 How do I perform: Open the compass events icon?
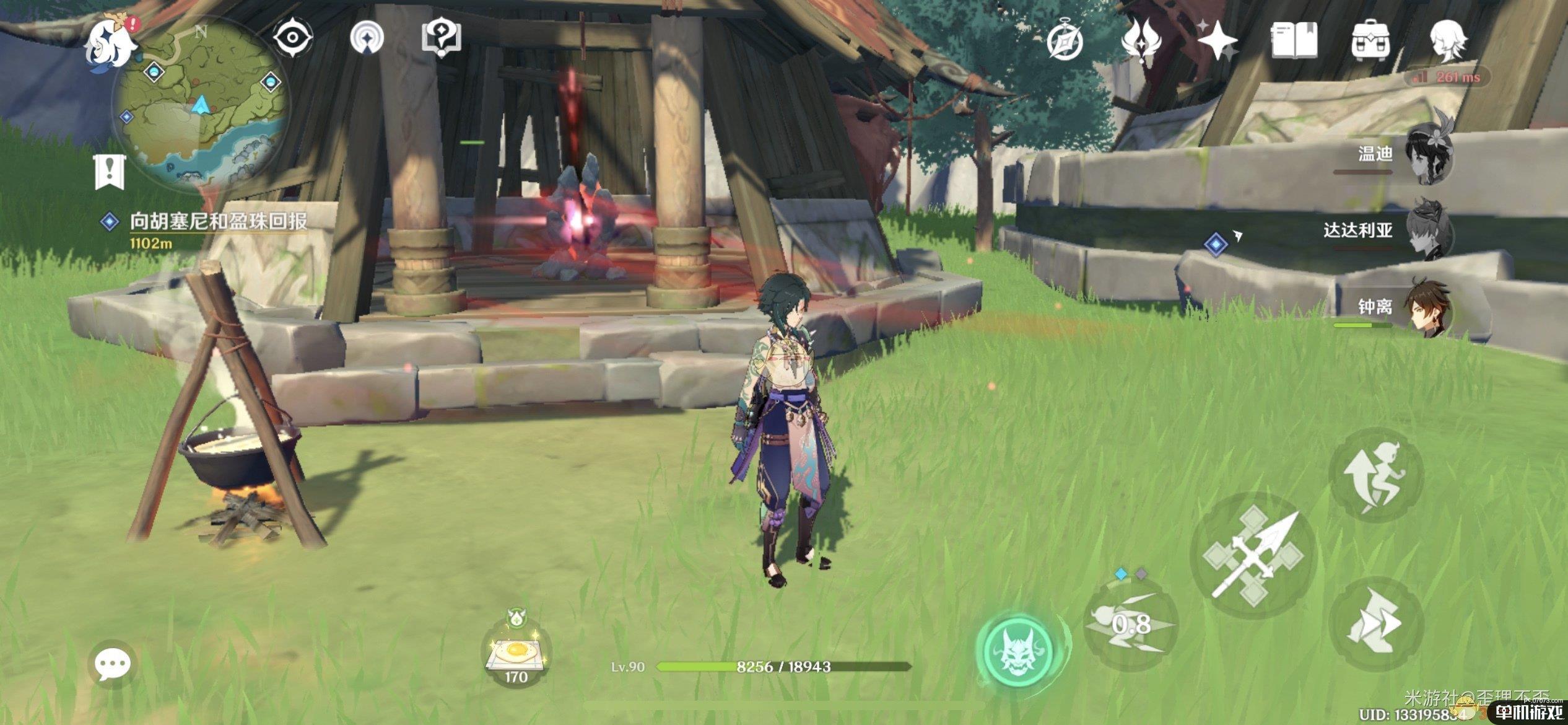(1065, 41)
